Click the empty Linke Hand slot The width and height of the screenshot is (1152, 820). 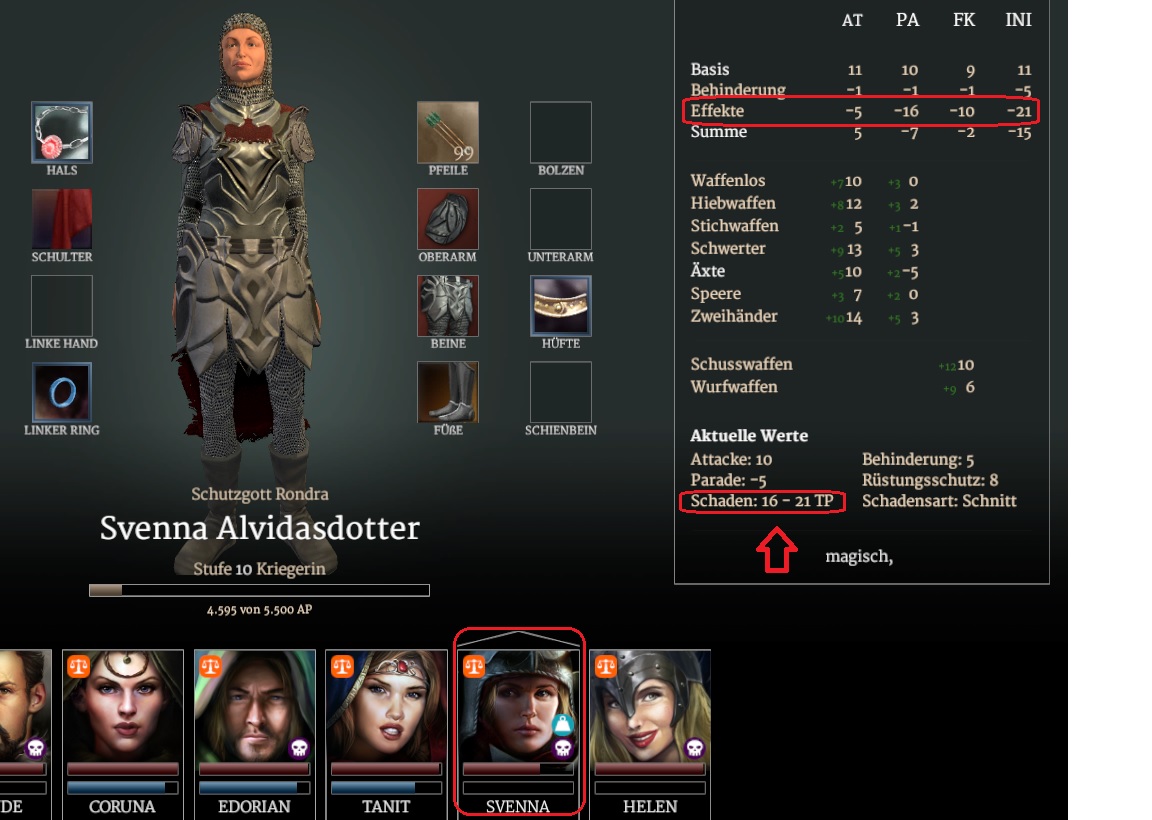(x=62, y=306)
